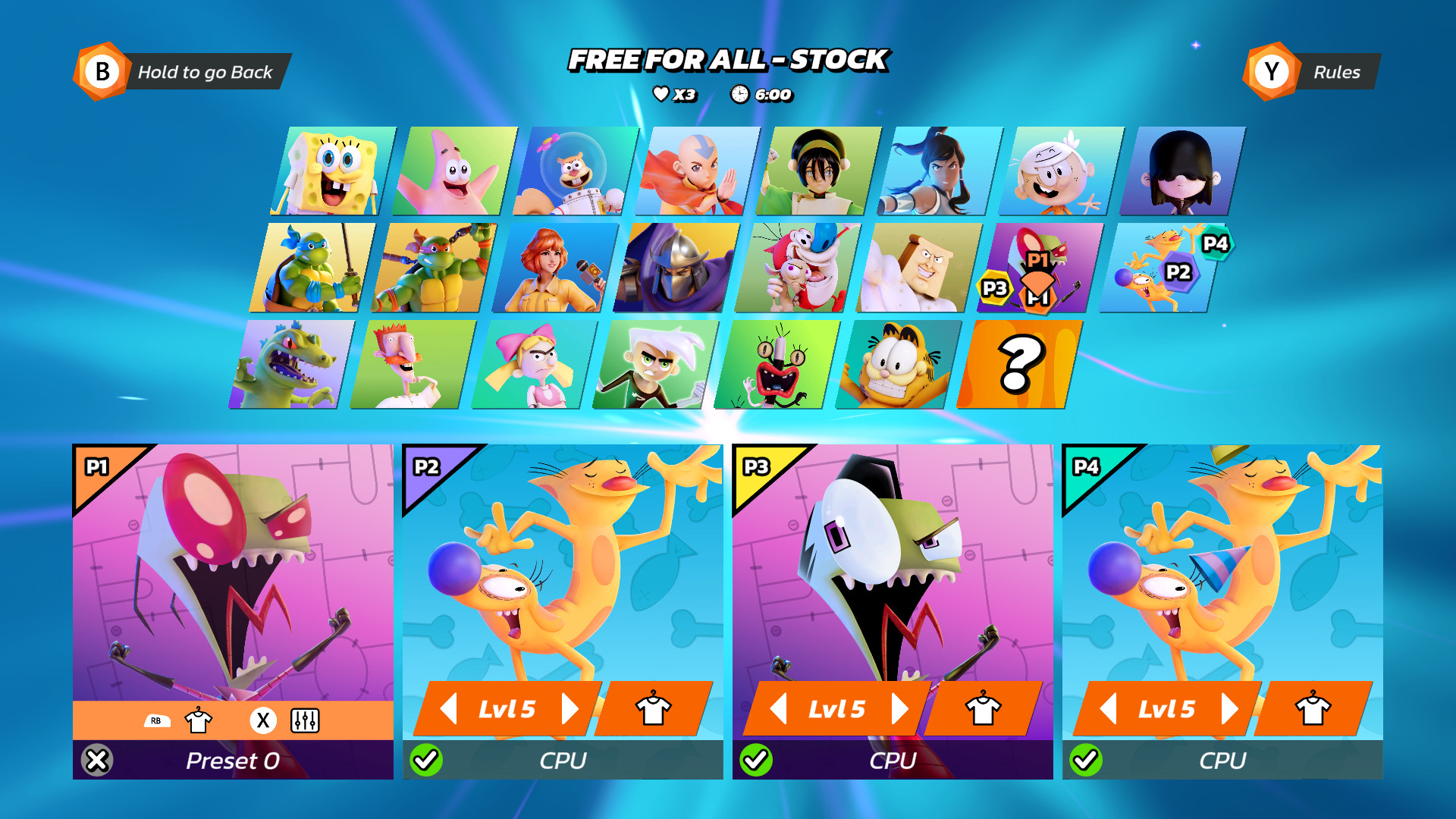Pick Reptar from the bottom row
The image size is (1456, 819).
290,364
